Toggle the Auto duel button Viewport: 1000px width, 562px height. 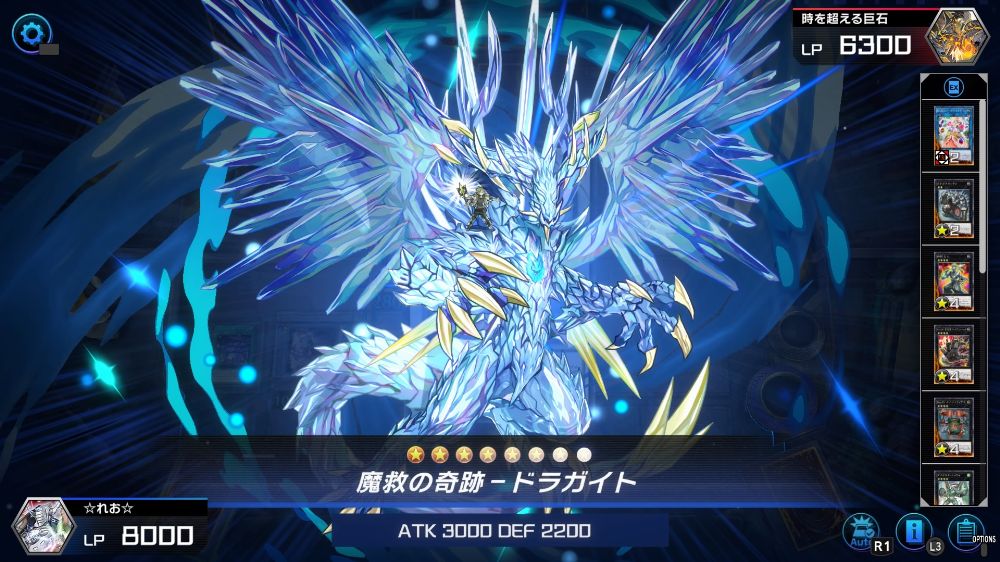pos(860,531)
